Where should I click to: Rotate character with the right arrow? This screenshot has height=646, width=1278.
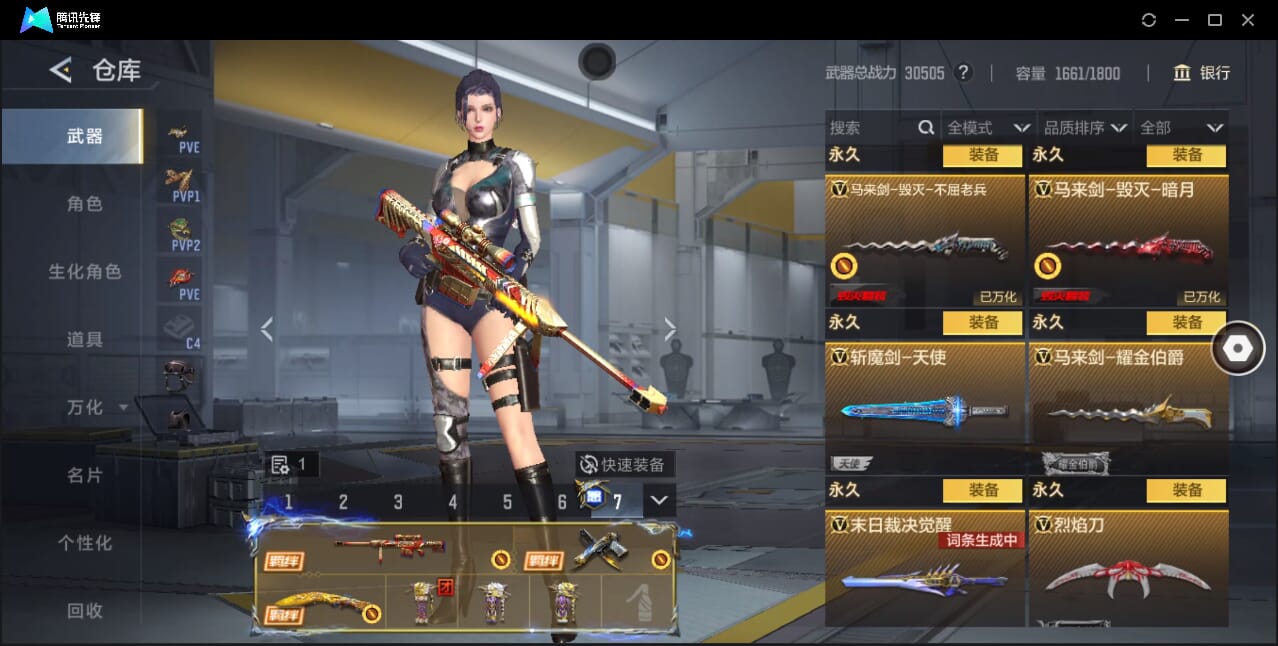(670, 329)
